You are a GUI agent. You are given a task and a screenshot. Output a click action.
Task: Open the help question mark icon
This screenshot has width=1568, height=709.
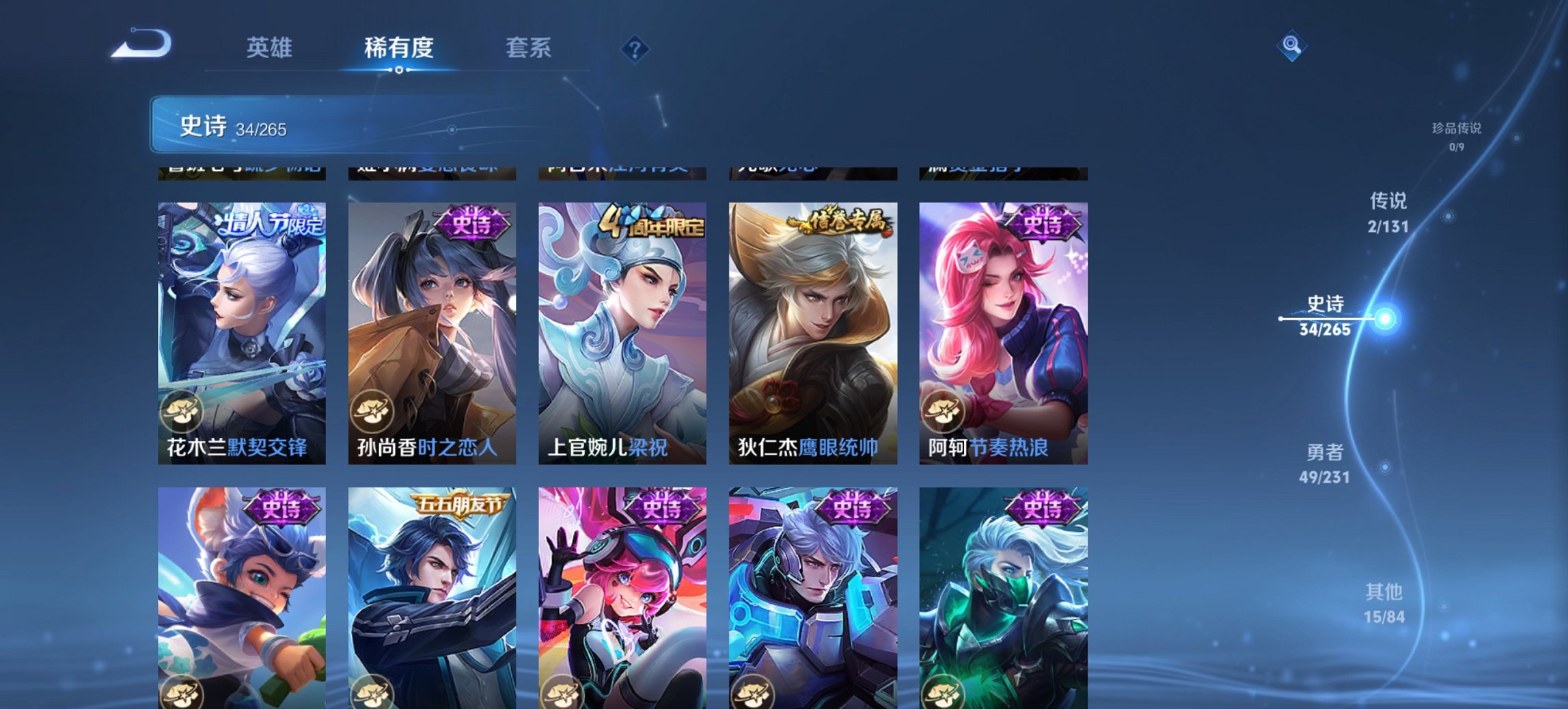pos(633,48)
